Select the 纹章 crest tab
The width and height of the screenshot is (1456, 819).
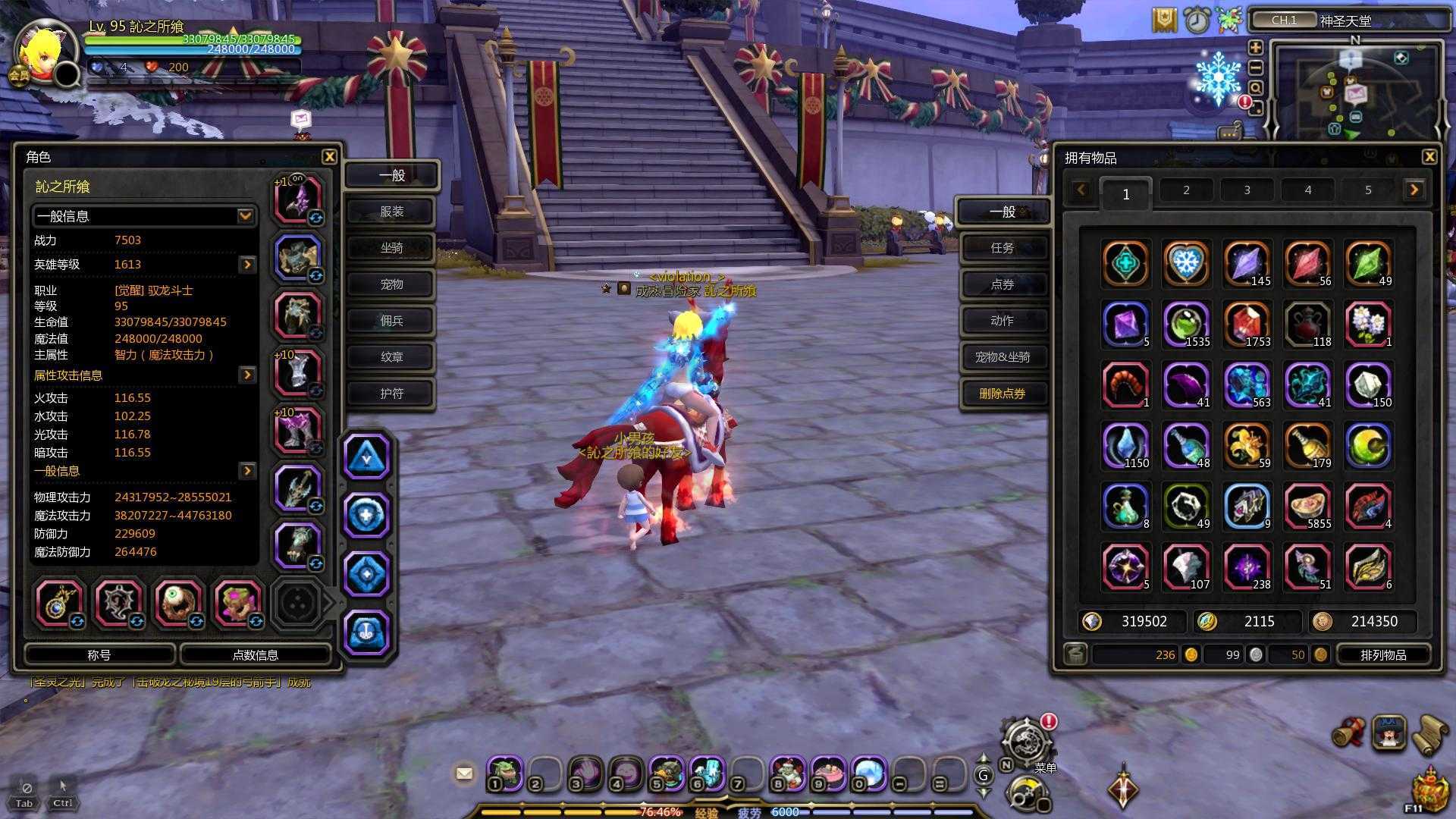tap(391, 357)
